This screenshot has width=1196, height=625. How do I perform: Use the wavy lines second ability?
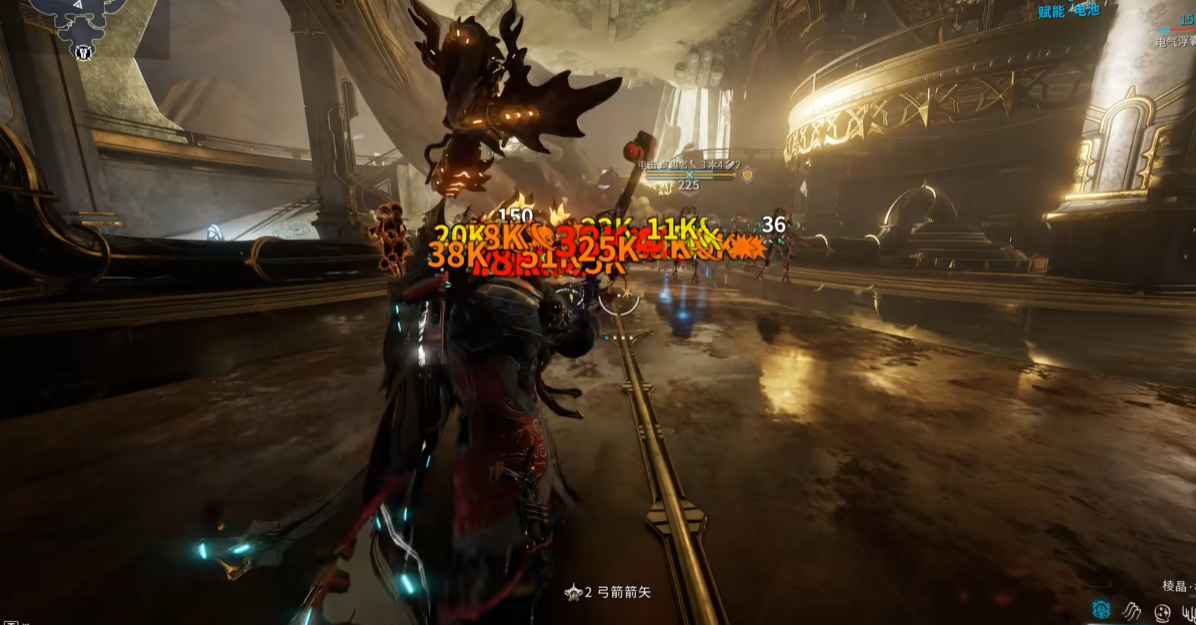pyautogui.click(x=1132, y=609)
